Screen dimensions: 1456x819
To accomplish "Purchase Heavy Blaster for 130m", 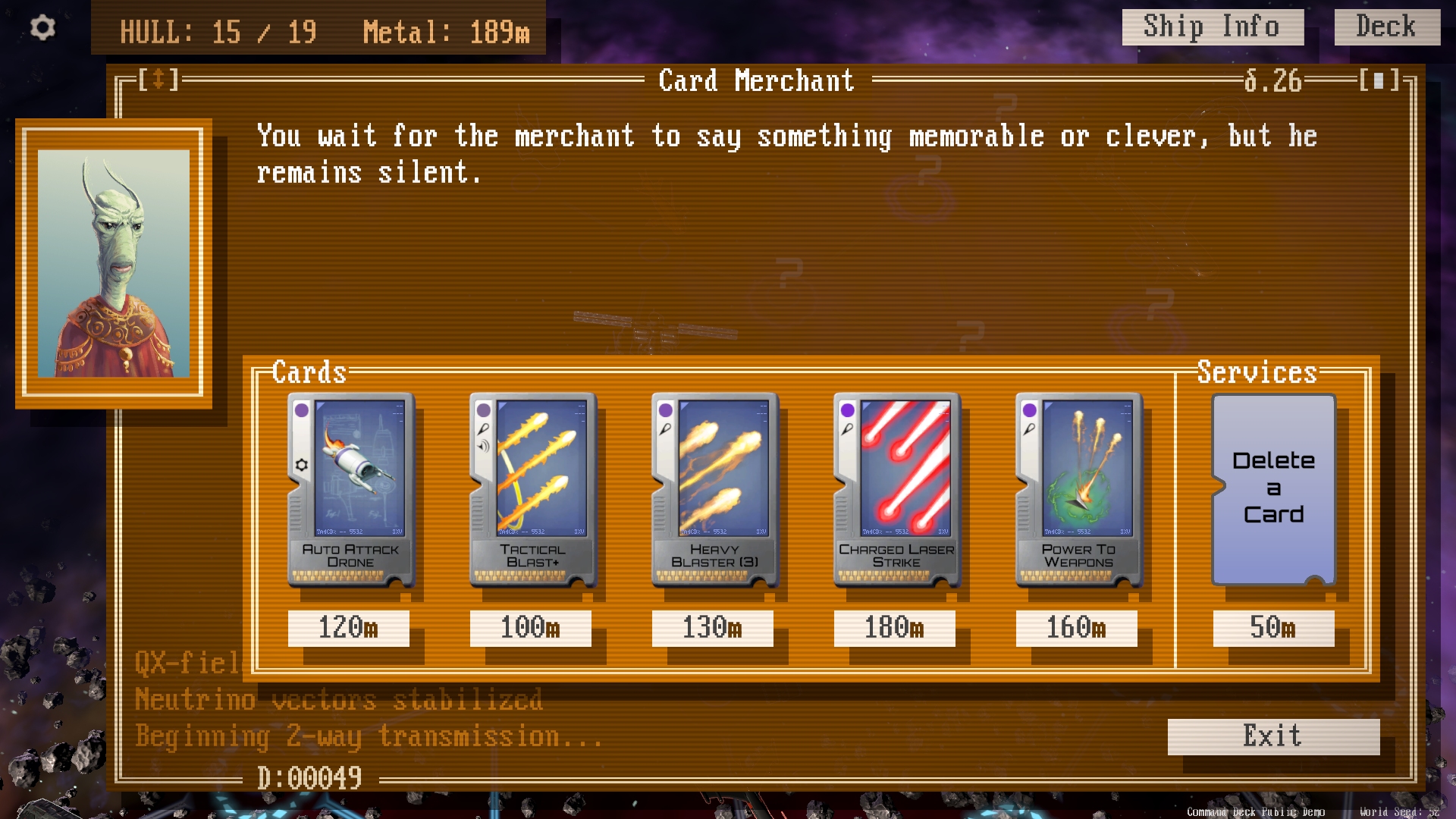I will click(x=713, y=628).
